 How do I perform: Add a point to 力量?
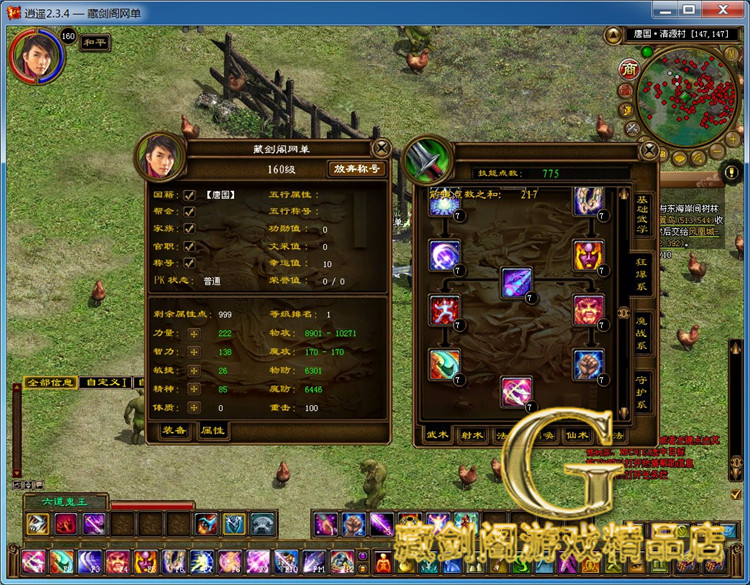(193, 333)
